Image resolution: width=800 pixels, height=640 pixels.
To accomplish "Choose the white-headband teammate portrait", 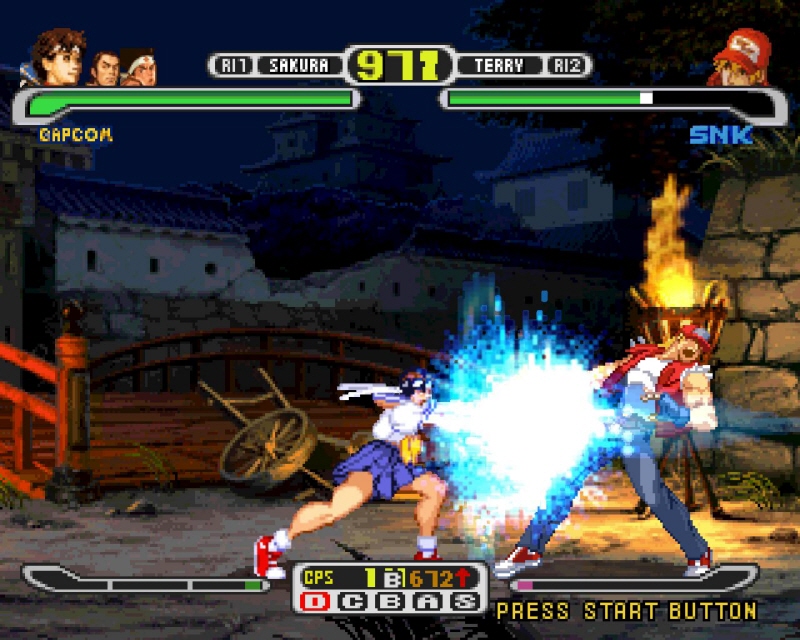I will (138, 68).
